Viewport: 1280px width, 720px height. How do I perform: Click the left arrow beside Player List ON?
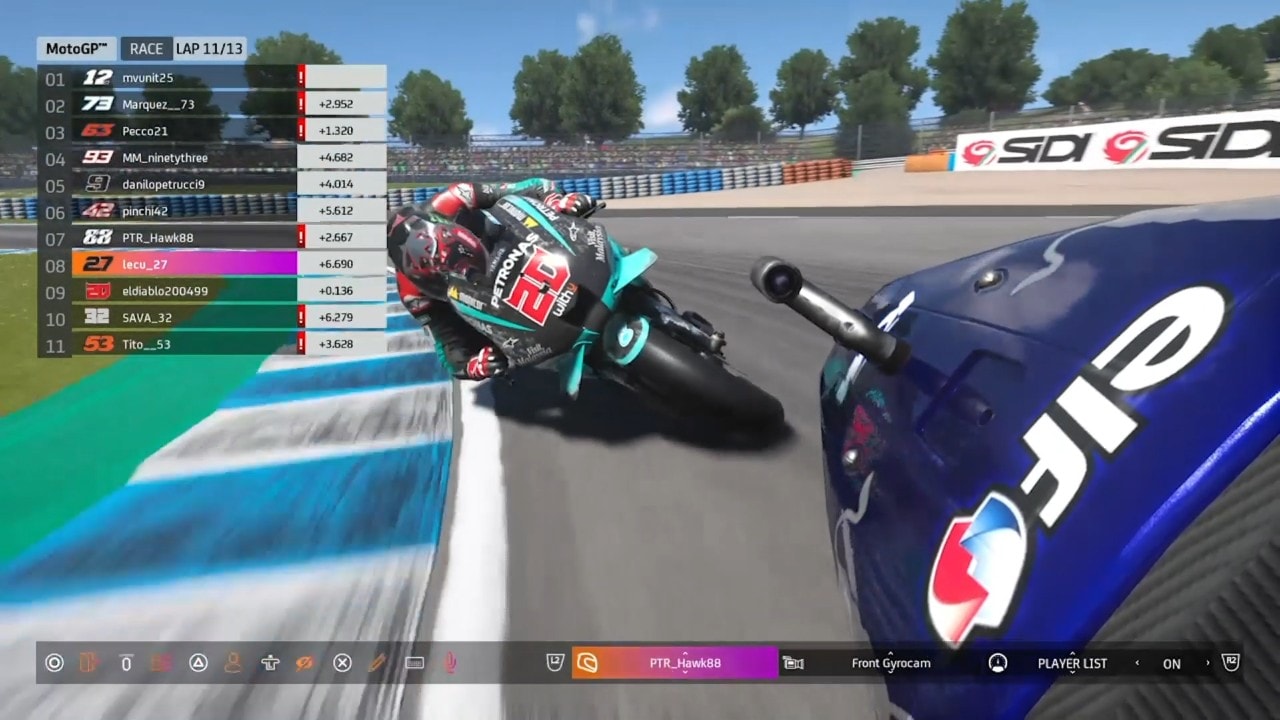[x=1137, y=663]
